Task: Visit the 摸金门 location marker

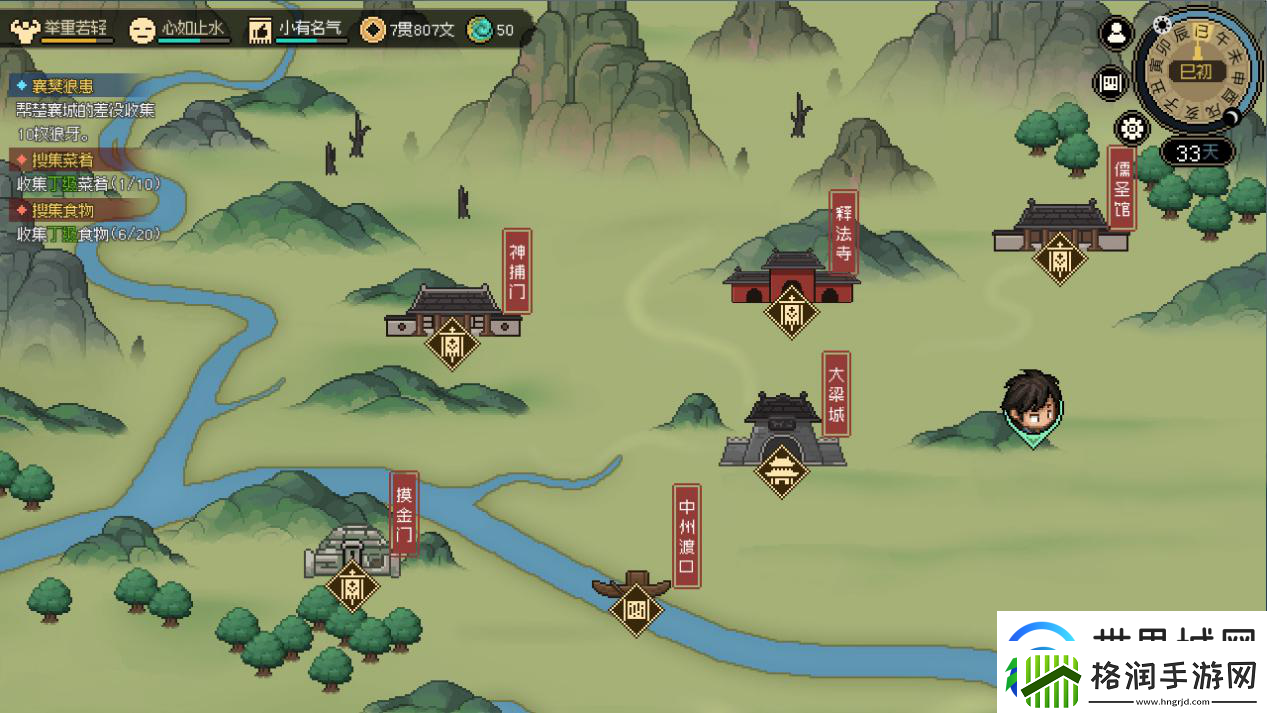Action: pos(352,586)
